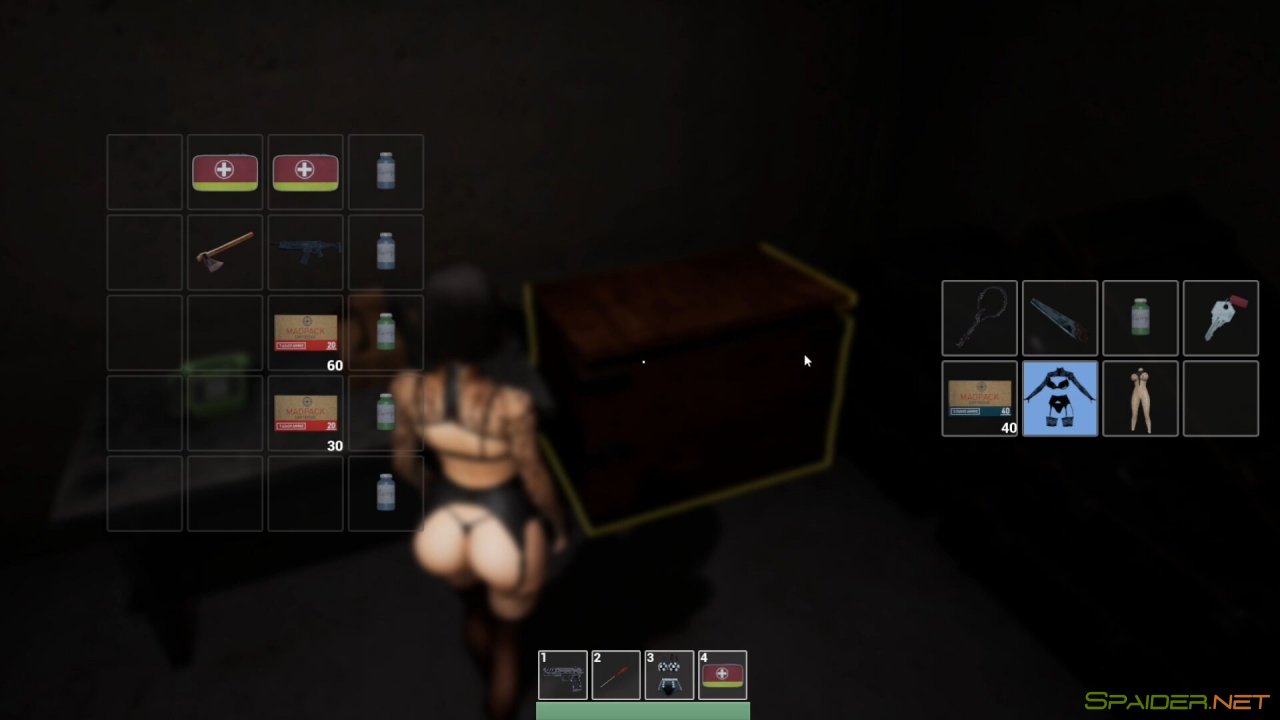Select the pistol in hotbar slot 1
This screenshot has height=720, width=1280.
[x=563, y=674]
